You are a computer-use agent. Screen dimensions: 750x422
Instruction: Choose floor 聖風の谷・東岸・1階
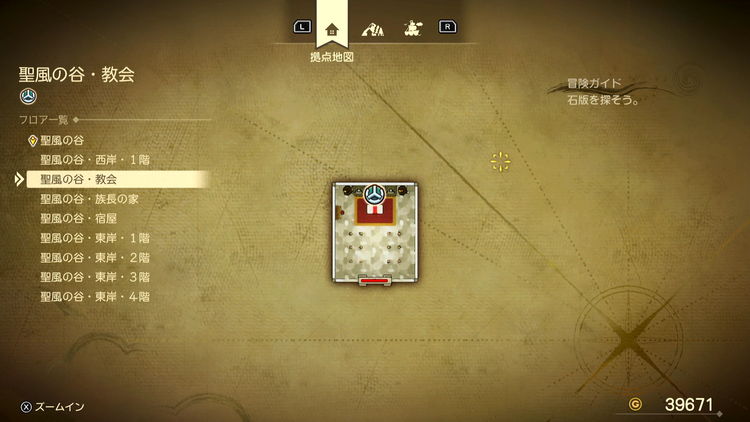tap(94, 238)
